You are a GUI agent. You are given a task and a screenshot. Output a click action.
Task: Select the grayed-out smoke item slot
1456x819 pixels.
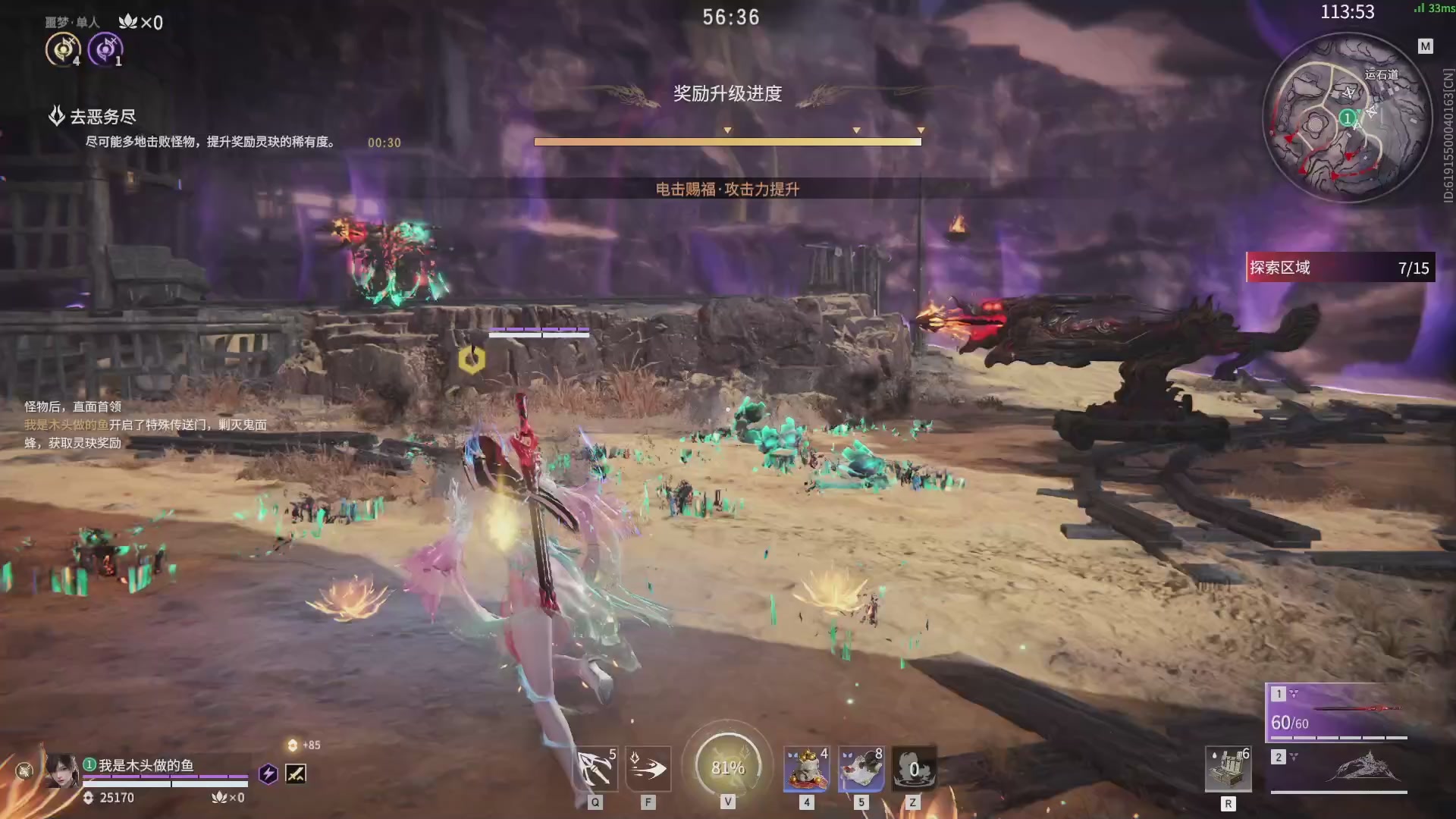pyautogui.click(x=914, y=769)
